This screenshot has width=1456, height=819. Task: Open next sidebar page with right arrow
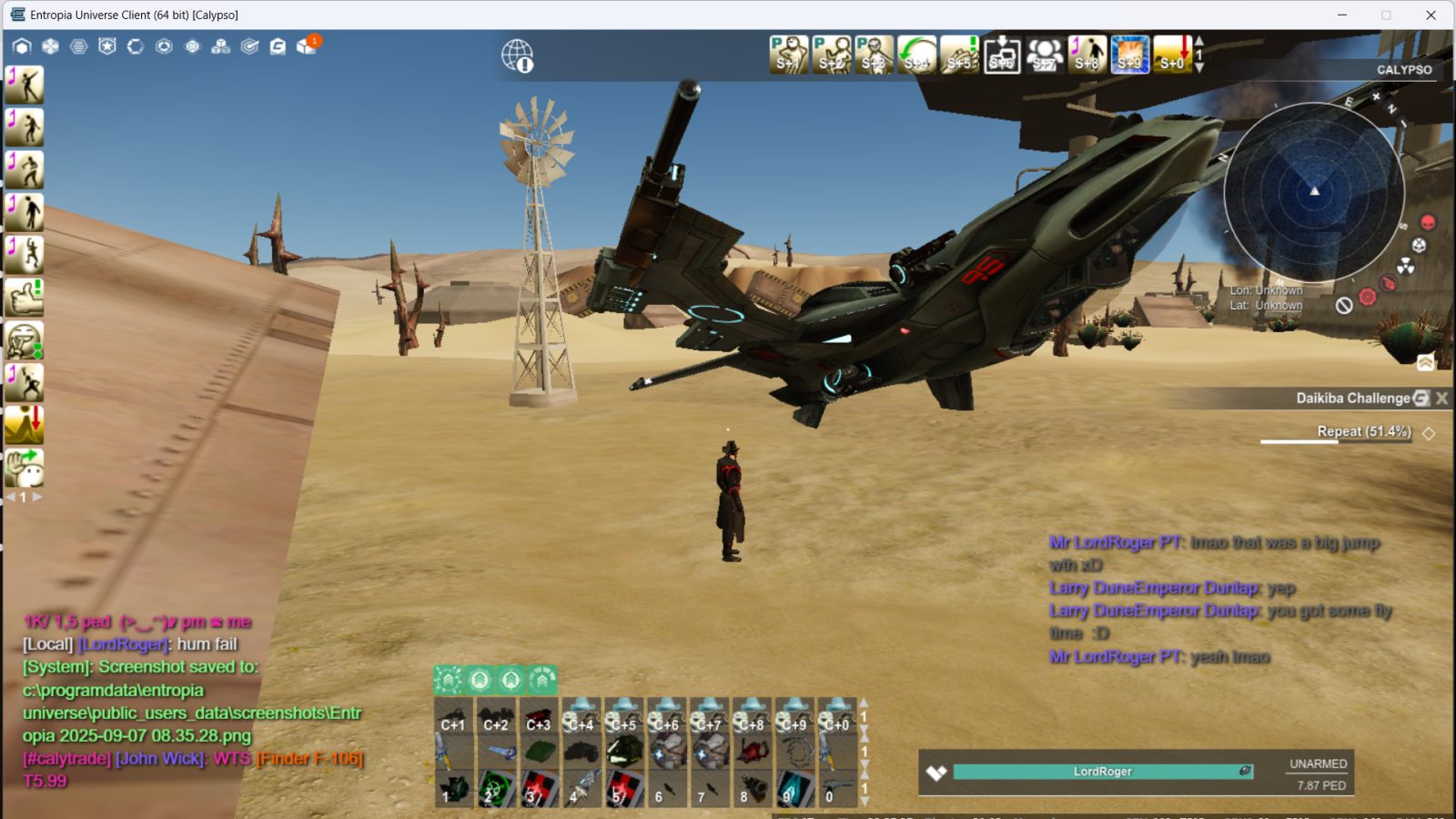(35, 496)
